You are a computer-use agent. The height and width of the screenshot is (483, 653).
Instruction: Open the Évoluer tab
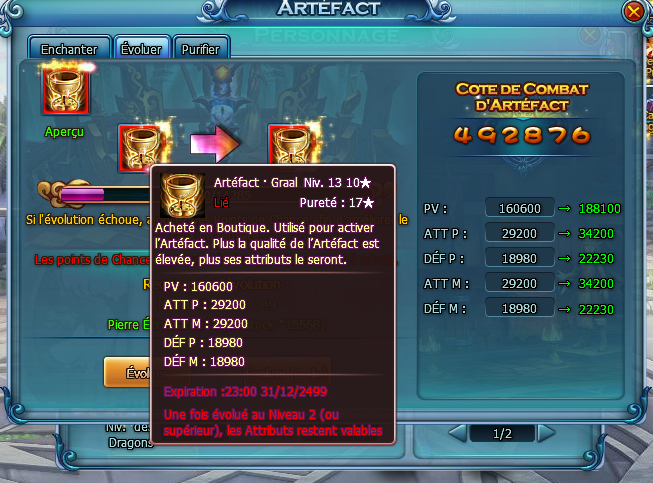[x=140, y=48]
